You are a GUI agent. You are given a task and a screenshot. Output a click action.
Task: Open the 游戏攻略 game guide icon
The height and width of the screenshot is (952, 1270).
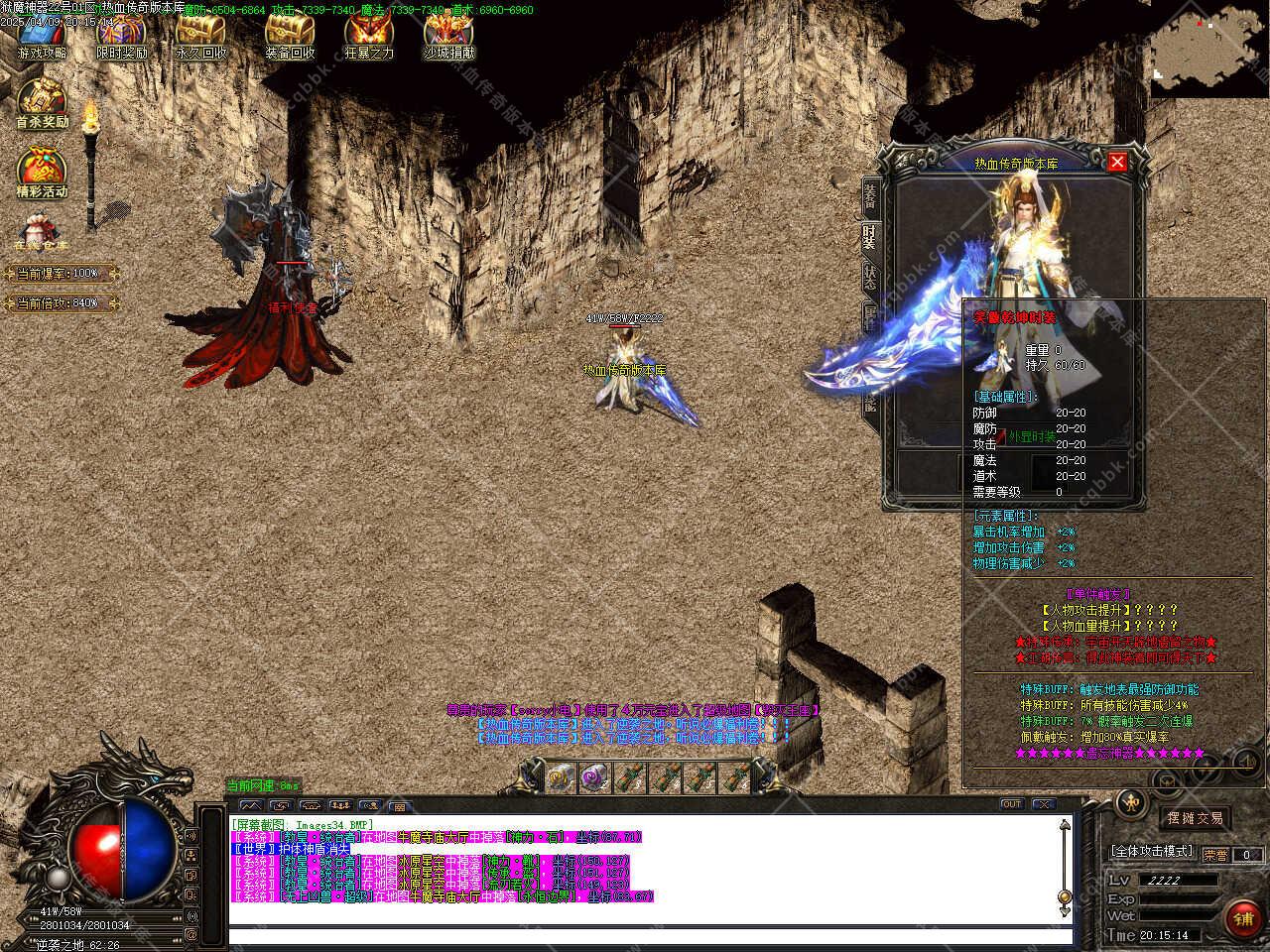43,36
